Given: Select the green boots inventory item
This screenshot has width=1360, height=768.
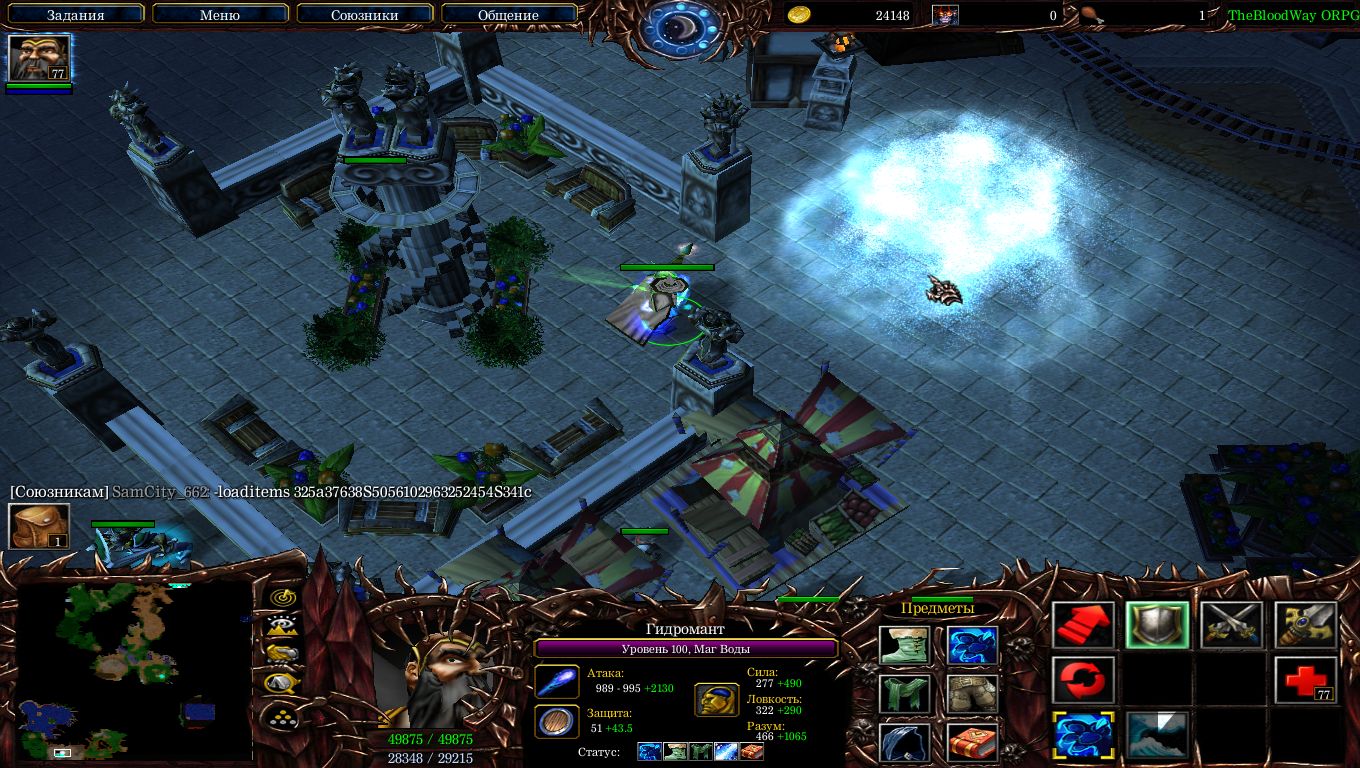Looking at the screenshot, I should pyautogui.click(x=906, y=645).
